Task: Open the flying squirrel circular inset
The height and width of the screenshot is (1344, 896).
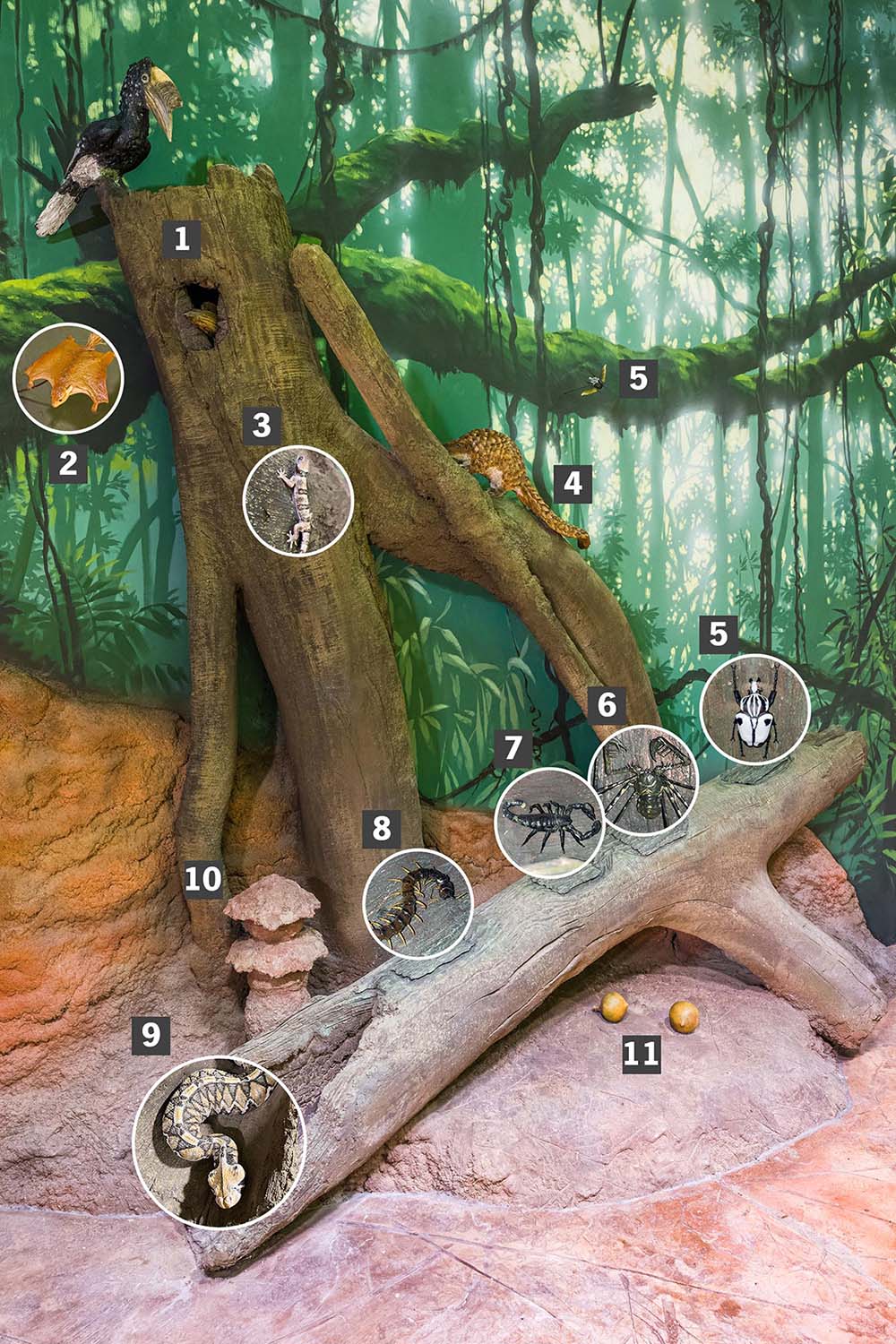Action: pos(68,377)
